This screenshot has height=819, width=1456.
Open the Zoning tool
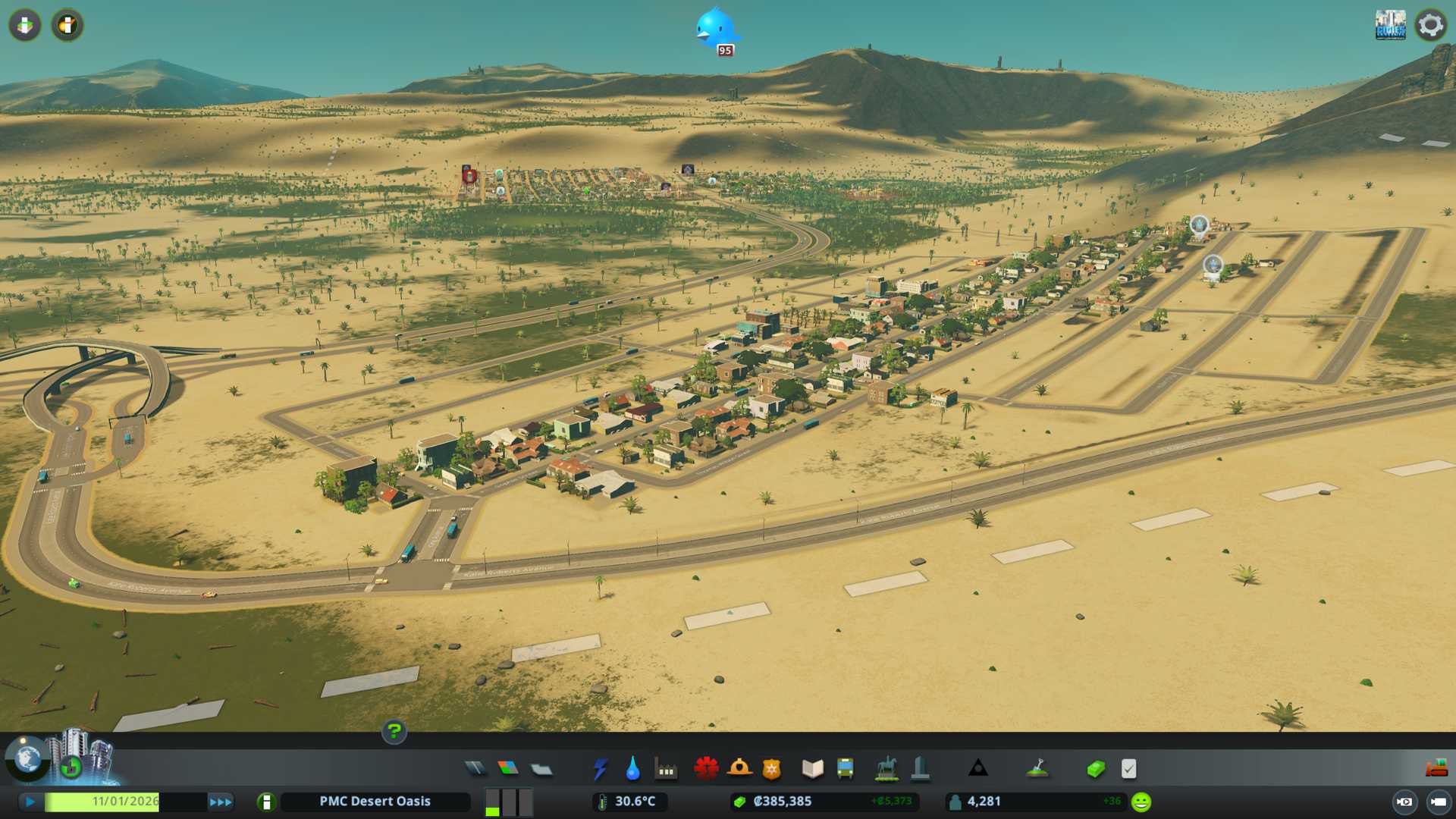(508, 769)
